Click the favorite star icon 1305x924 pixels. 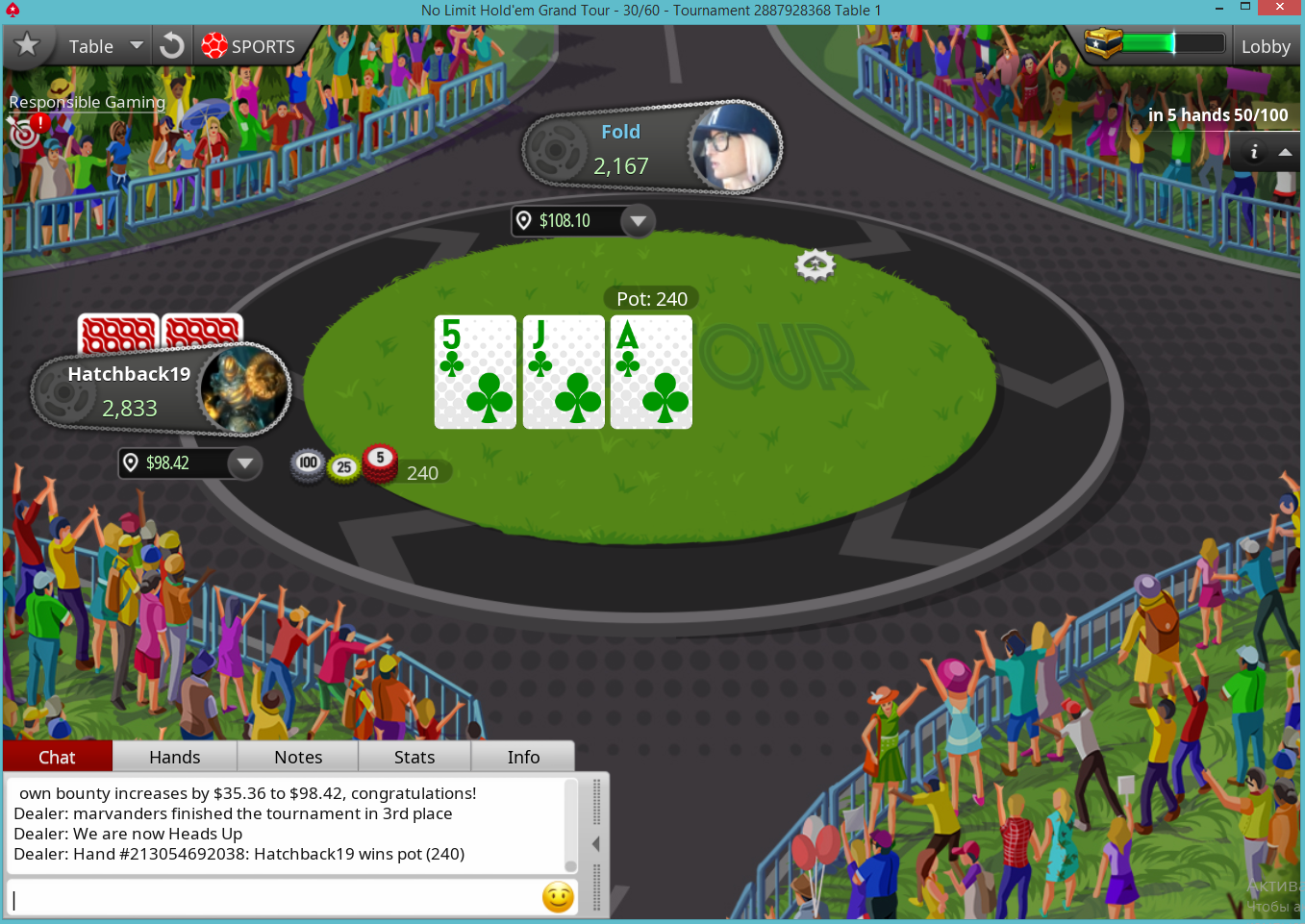(x=27, y=45)
